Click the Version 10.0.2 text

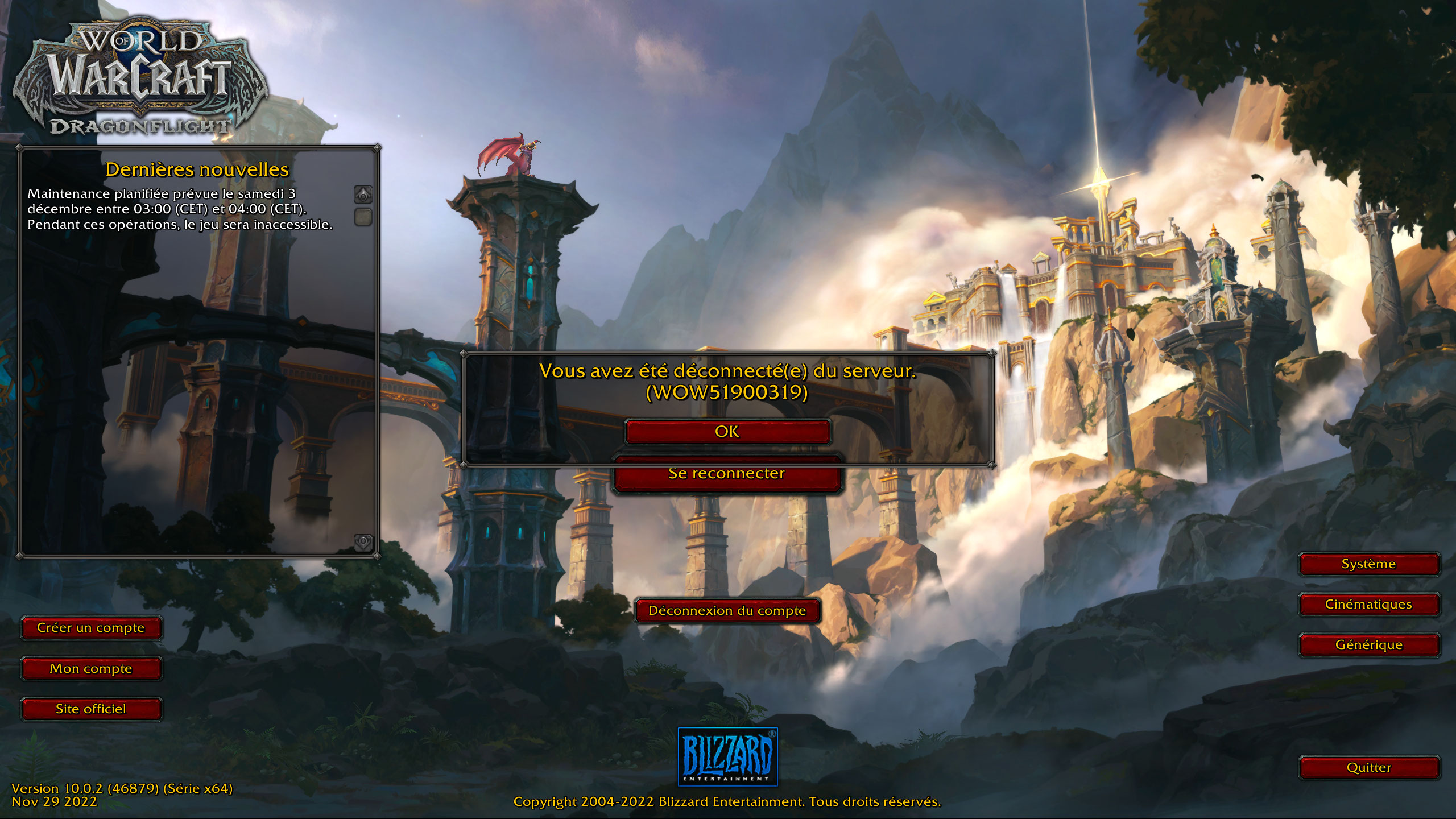[x=123, y=788]
